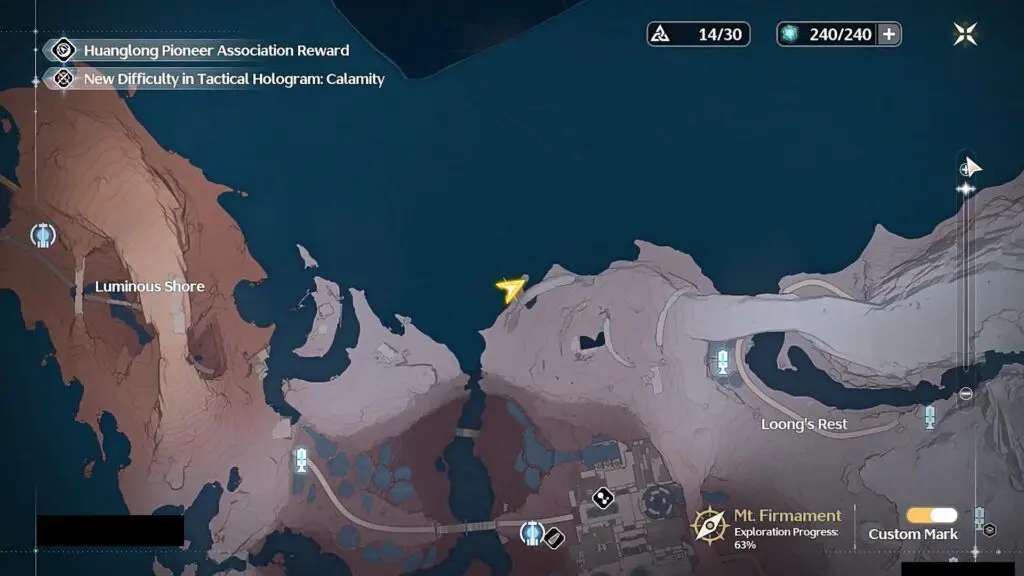Add Waveplates with the plus button
This screenshot has width=1024, height=576.
coord(888,34)
